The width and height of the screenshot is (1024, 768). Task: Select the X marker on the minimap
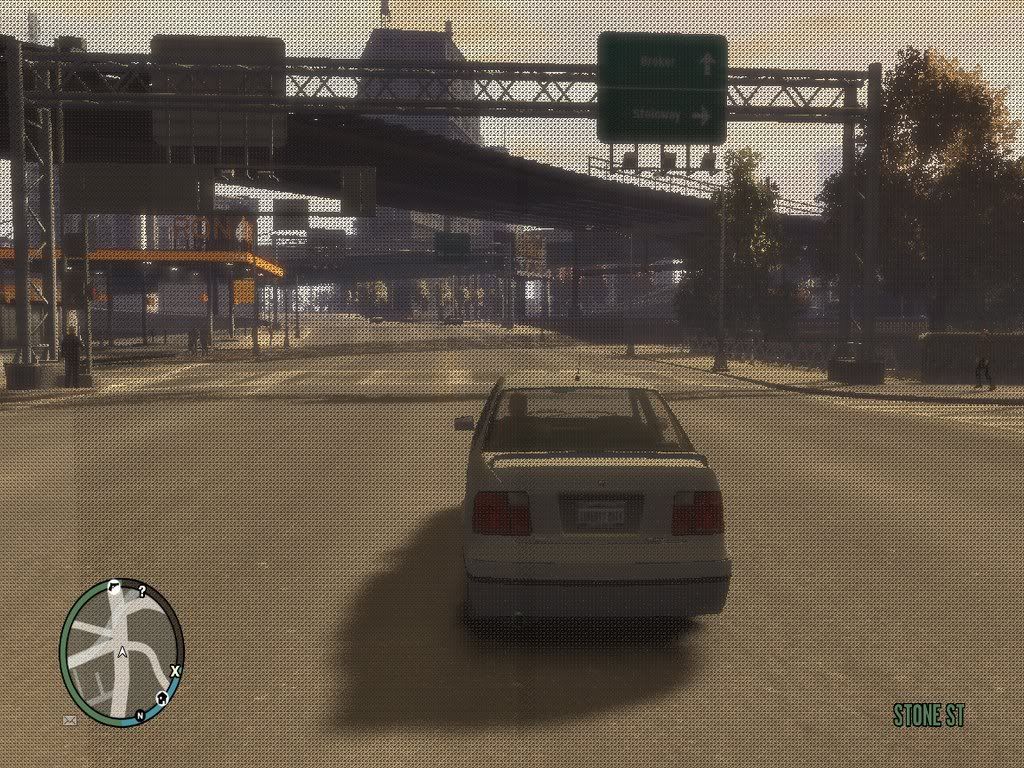point(174,670)
